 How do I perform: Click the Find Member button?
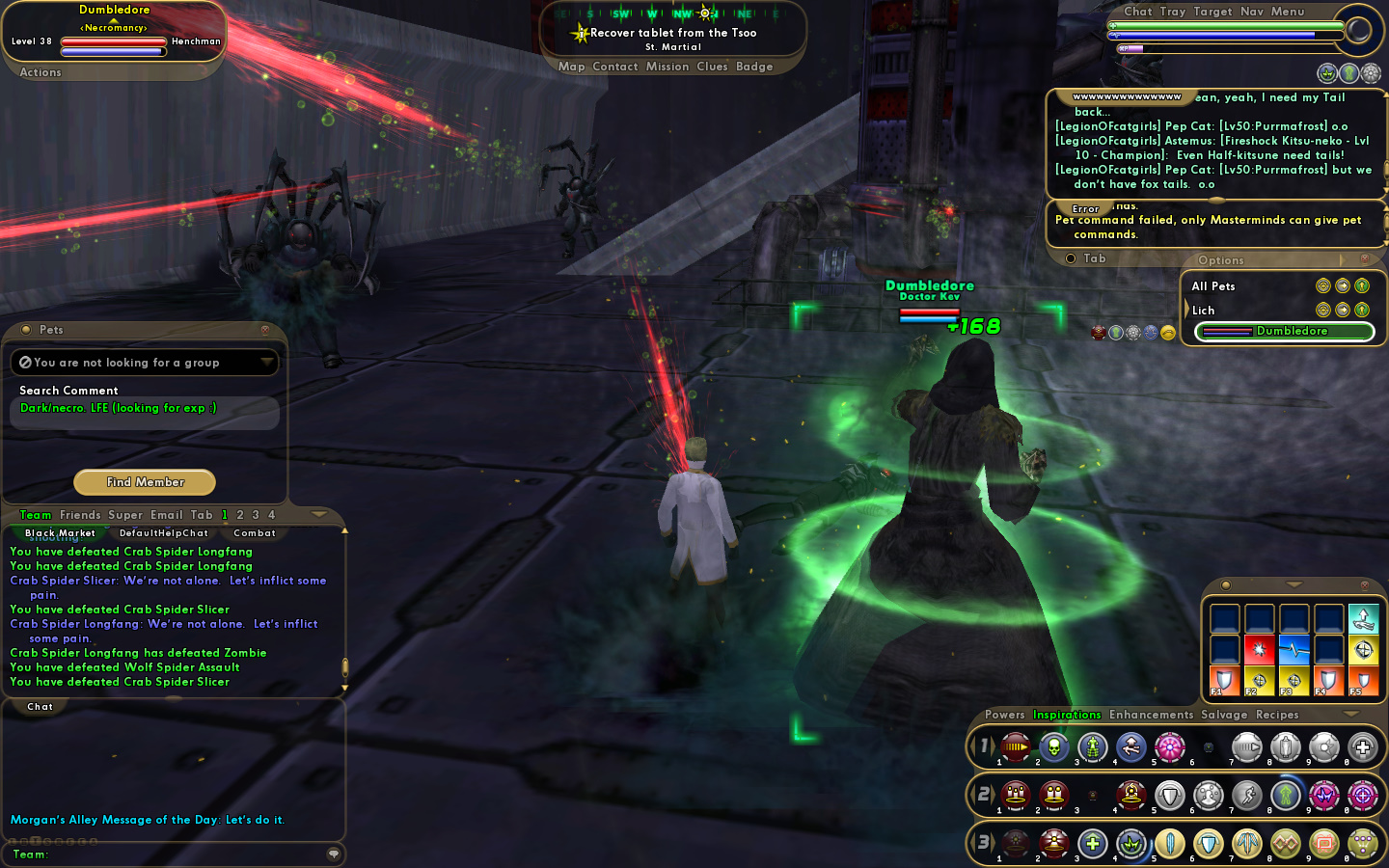click(x=145, y=482)
